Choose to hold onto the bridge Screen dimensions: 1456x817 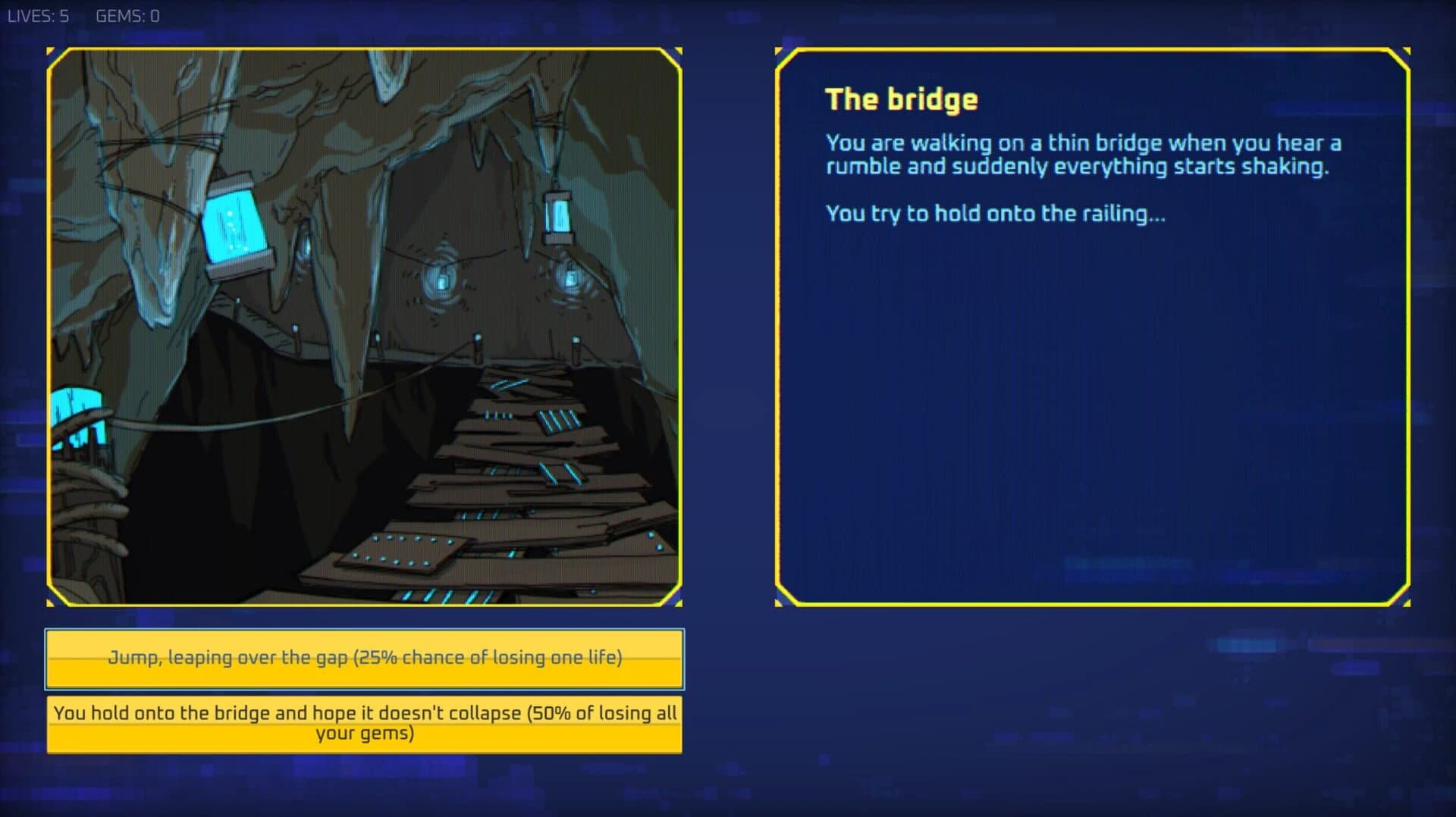[365, 722]
